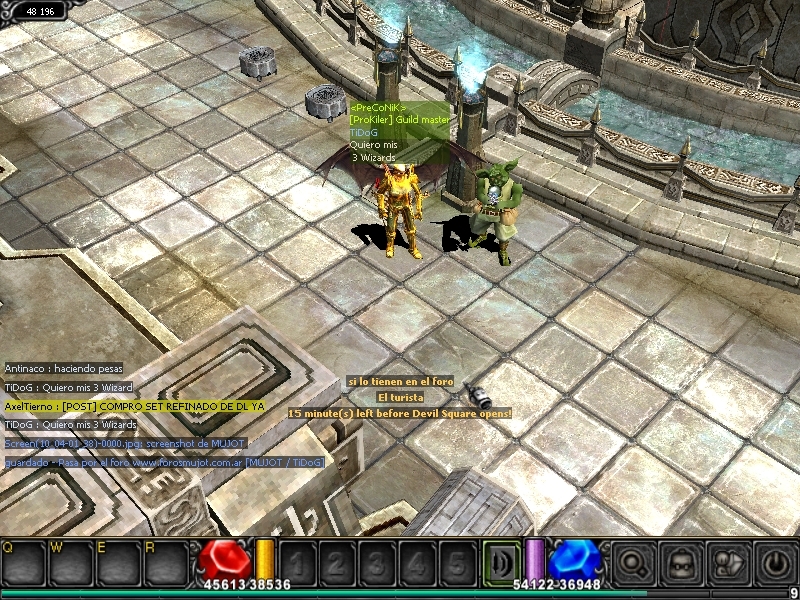The width and height of the screenshot is (800, 600).
Task: Choose skill slot number 2
Action: pos(340,562)
